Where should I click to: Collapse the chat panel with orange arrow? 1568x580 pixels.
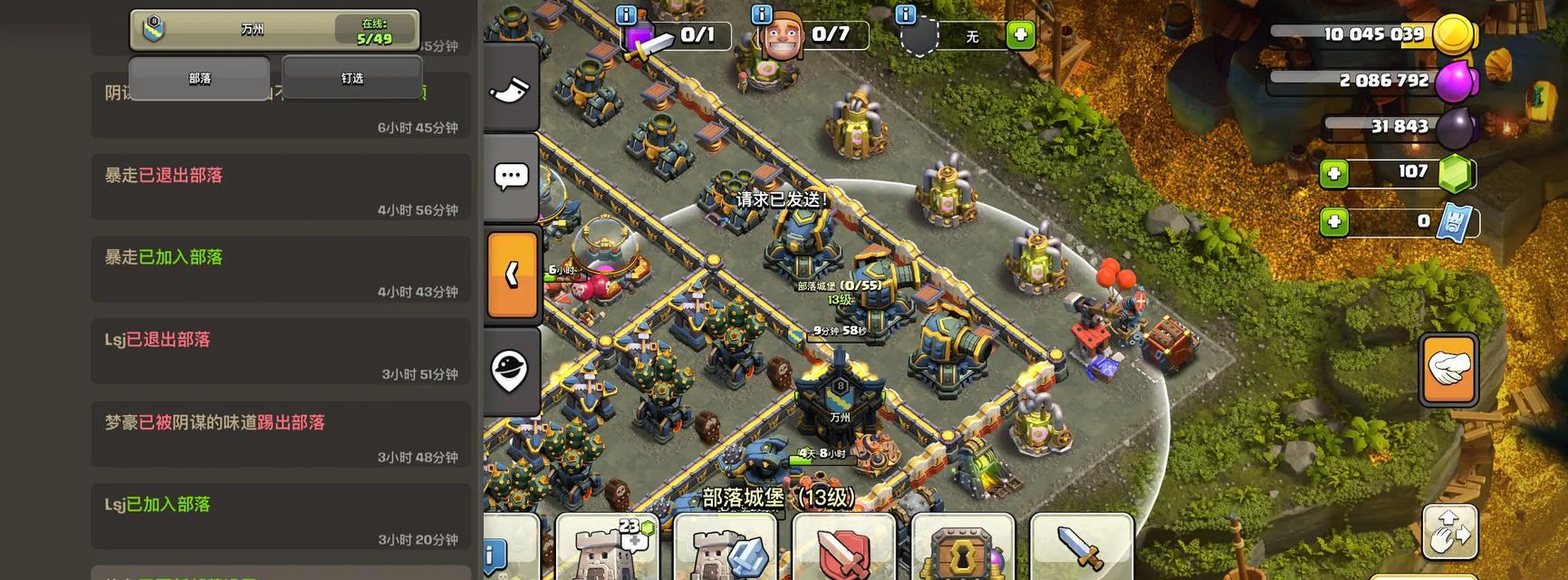tap(513, 275)
